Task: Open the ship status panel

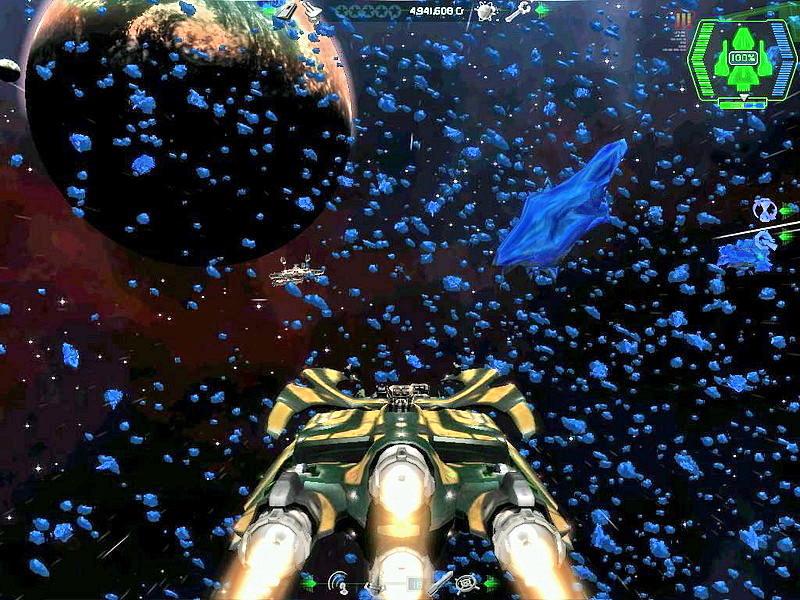Action: pos(742,60)
